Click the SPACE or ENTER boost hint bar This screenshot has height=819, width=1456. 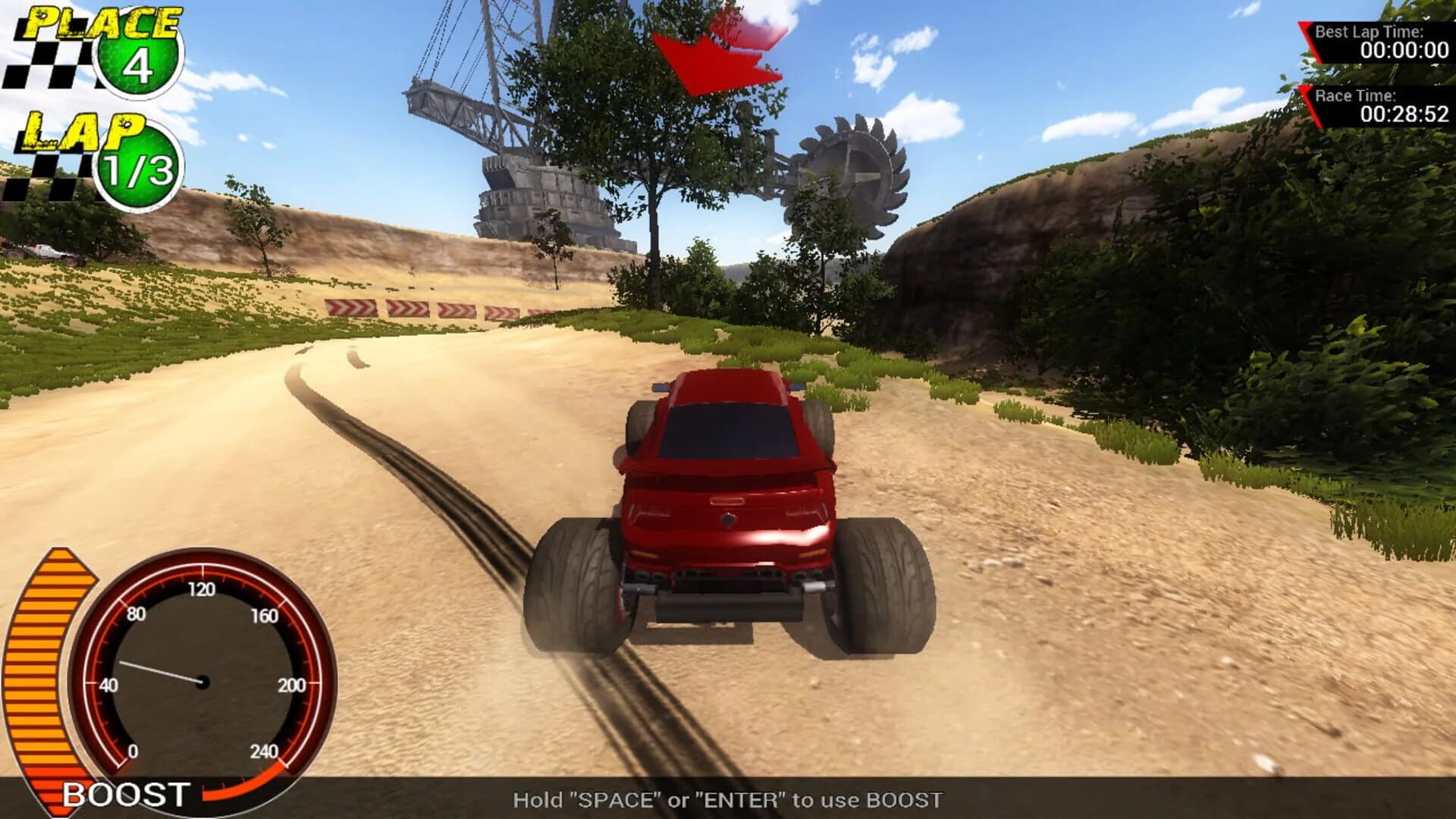[x=728, y=799]
